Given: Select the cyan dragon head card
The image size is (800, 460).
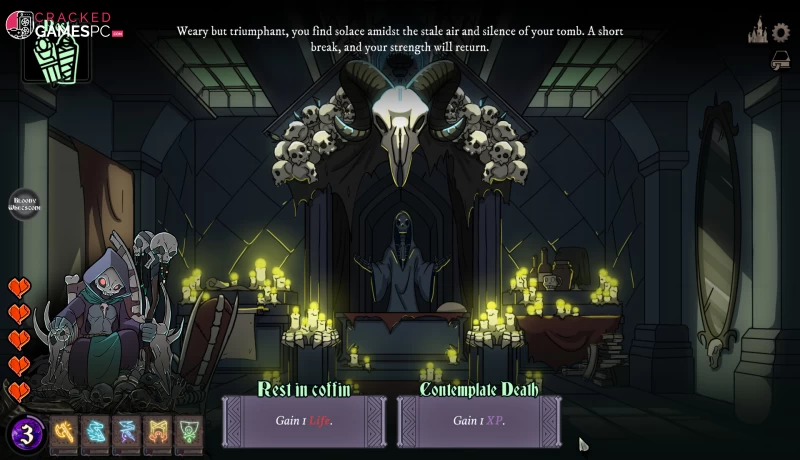Looking at the screenshot, I should click(x=96, y=433).
